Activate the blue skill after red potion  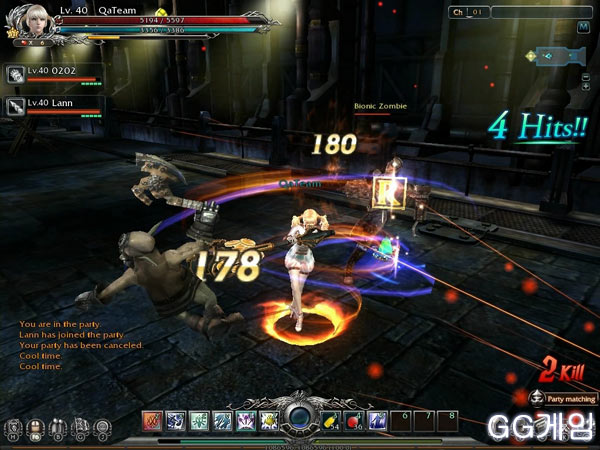pyautogui.click(x=377, y=420)
